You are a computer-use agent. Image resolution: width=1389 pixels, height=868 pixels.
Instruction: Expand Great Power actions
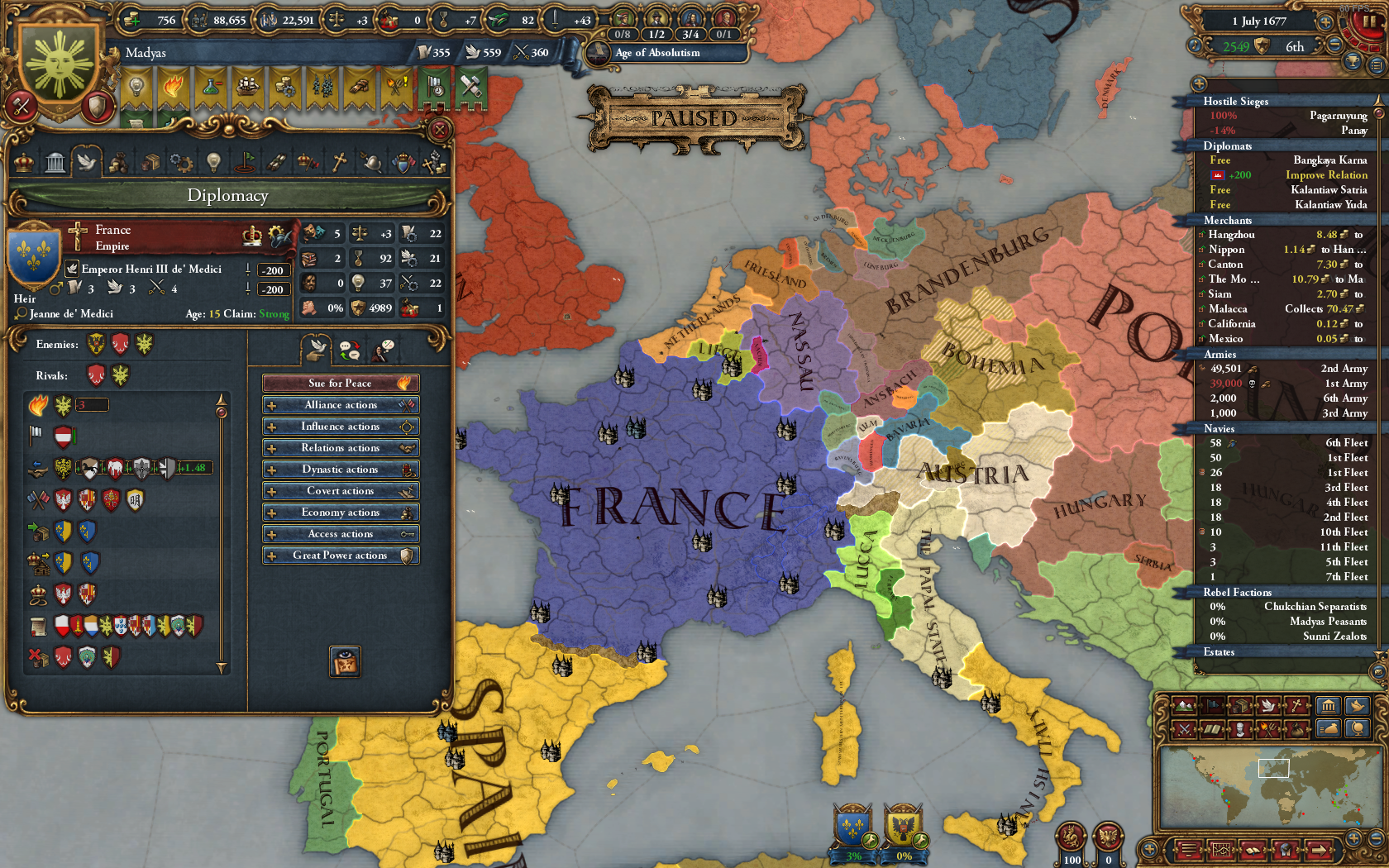[341, 555]
